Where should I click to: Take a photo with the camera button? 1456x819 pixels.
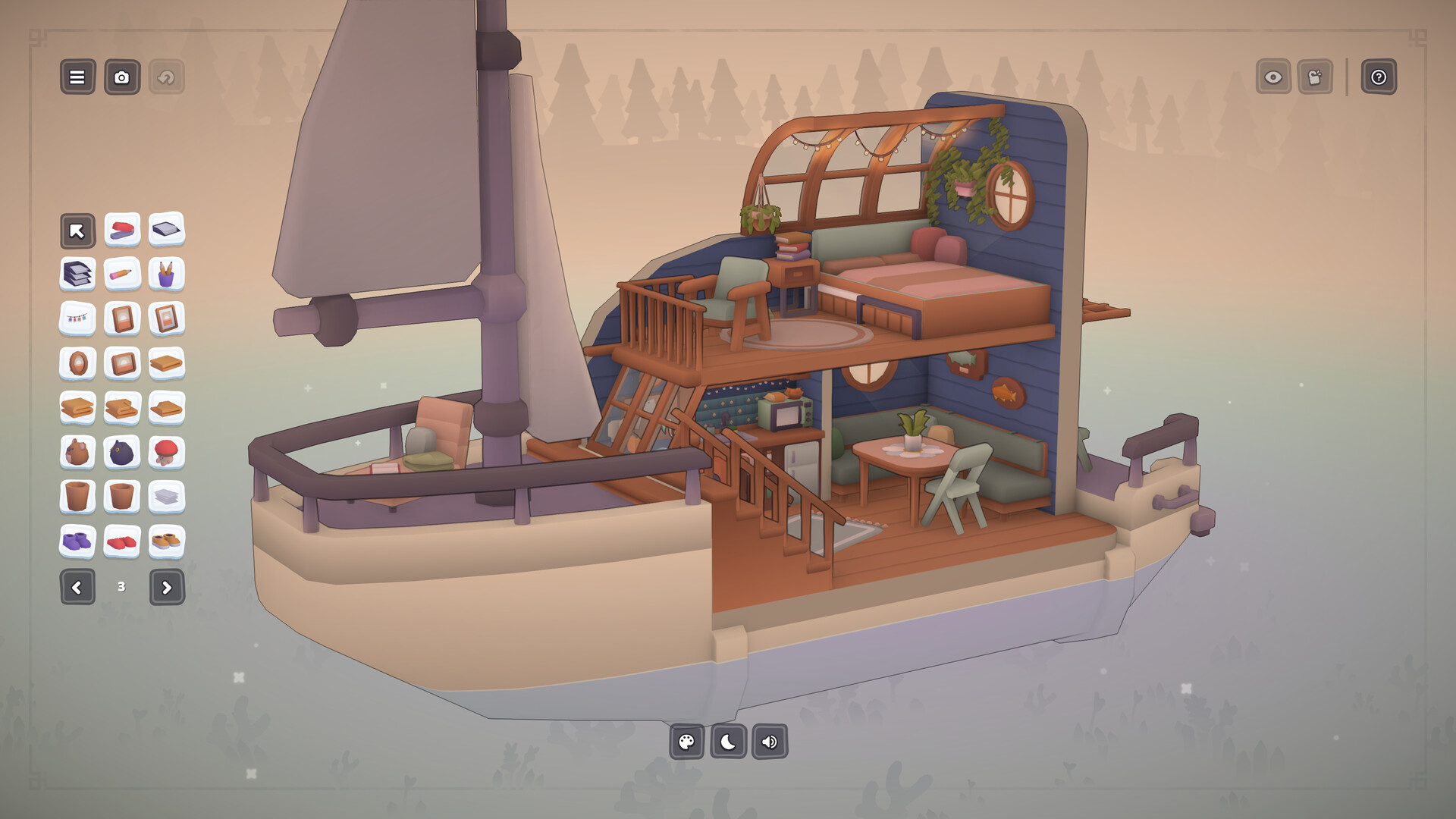point(122,77)
